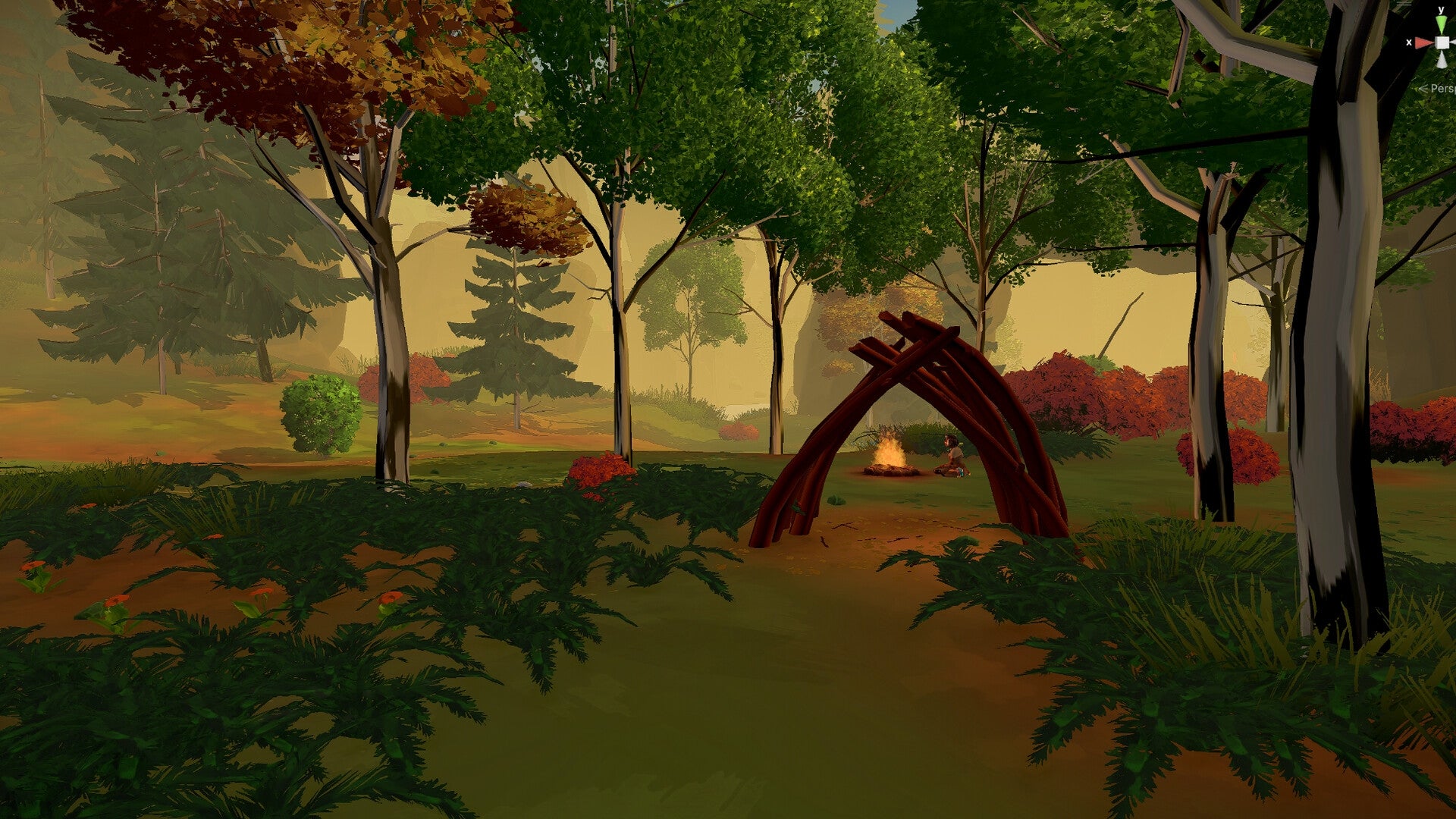Image resolution: width=1456 pixels, height=819 pixels.
Task: Click the white negative-X cone beside the cube
Action: pos(1454,42)
